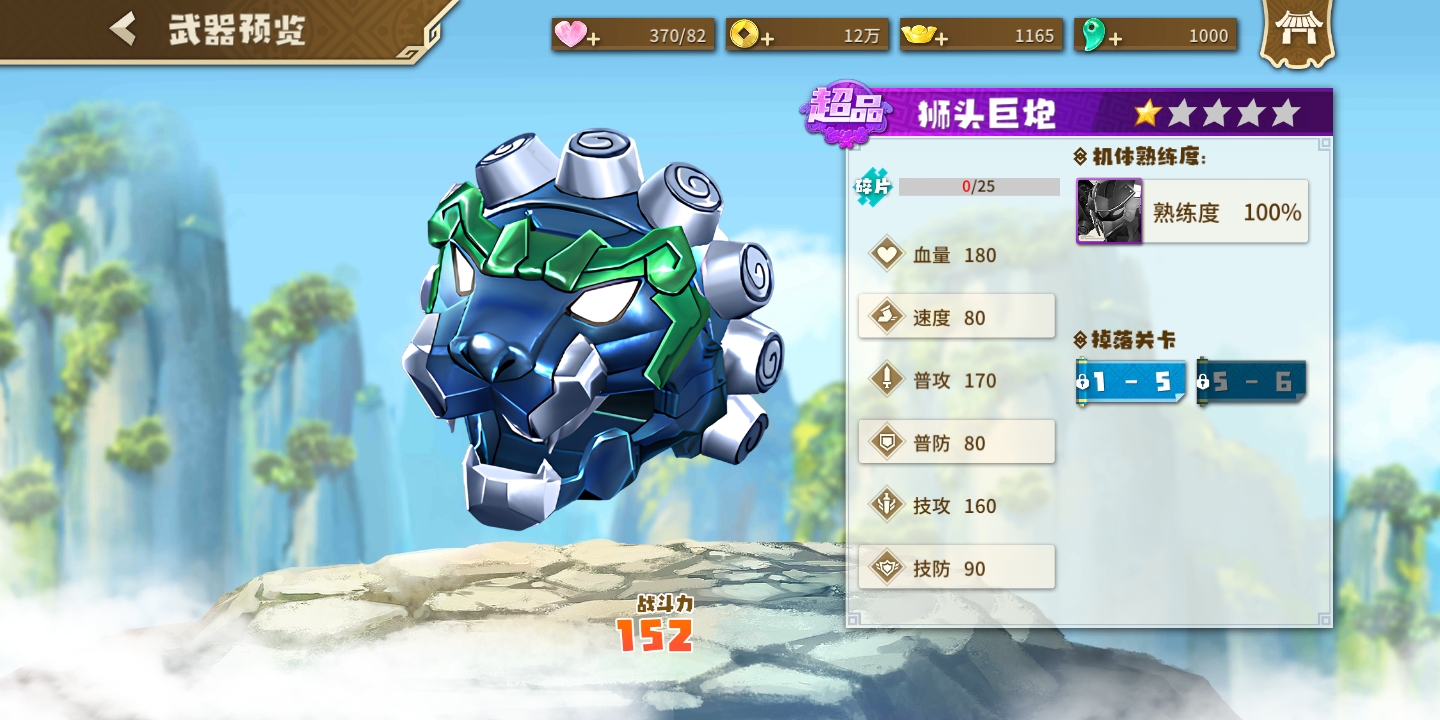
Task: Add gold coins via the coin plus
Action: (x=767, y=38)
